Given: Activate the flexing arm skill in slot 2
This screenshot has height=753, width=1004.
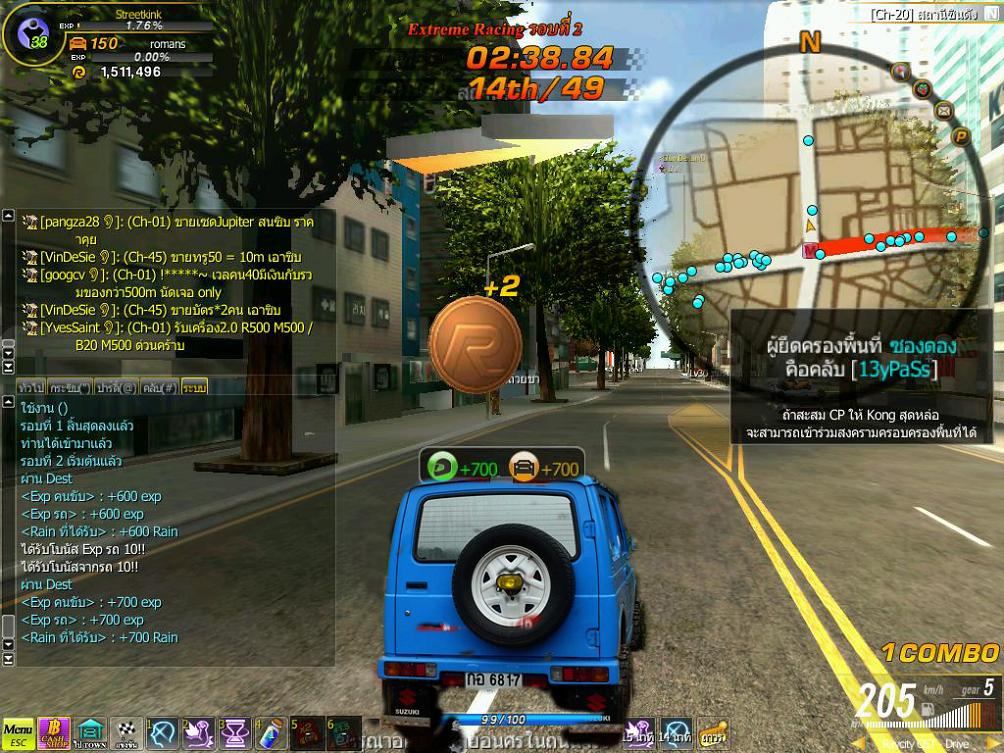Looking at the screenshot, I should (x=199, y=734).
